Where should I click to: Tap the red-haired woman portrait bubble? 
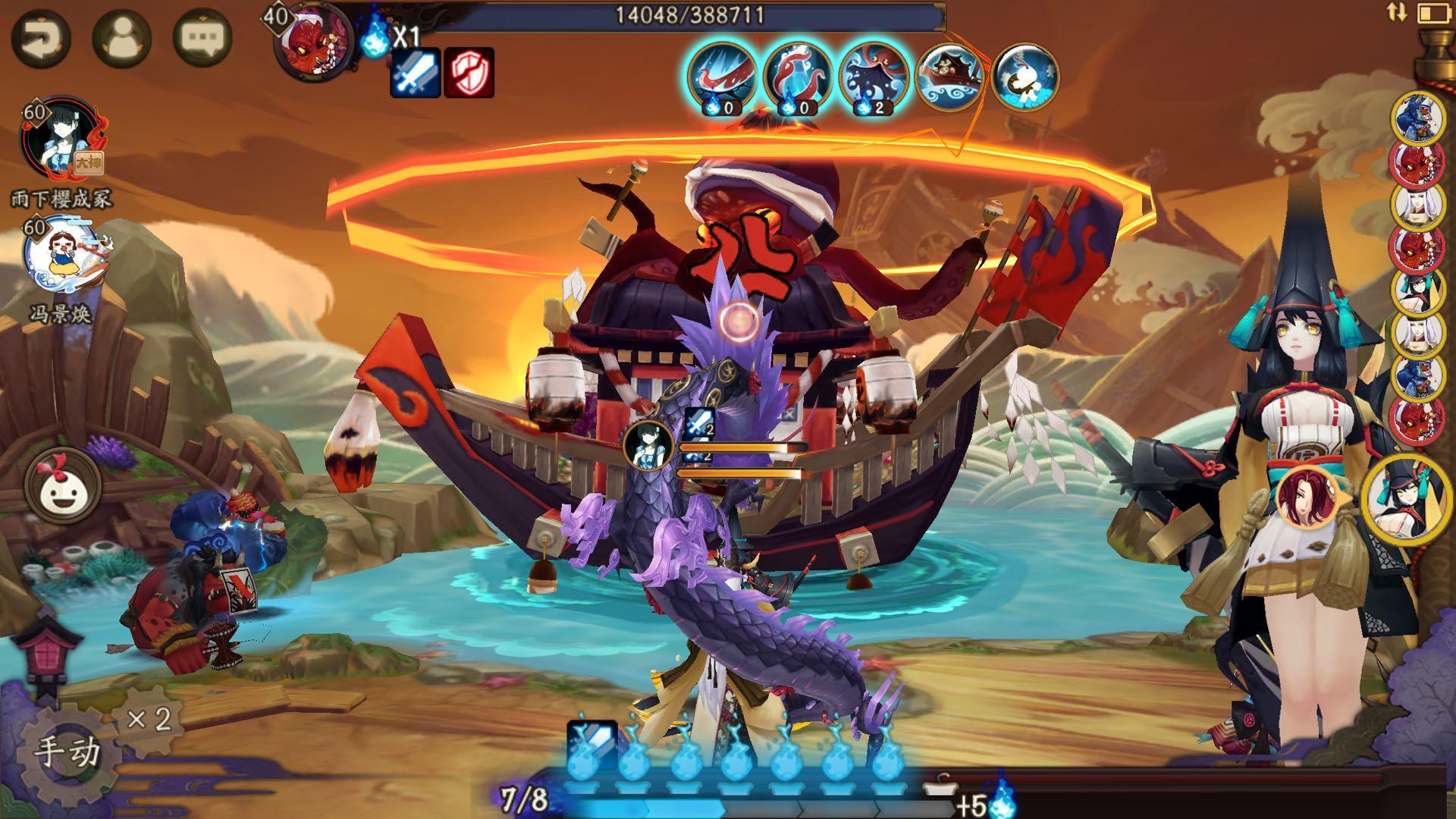click(x=1307, y=498)
